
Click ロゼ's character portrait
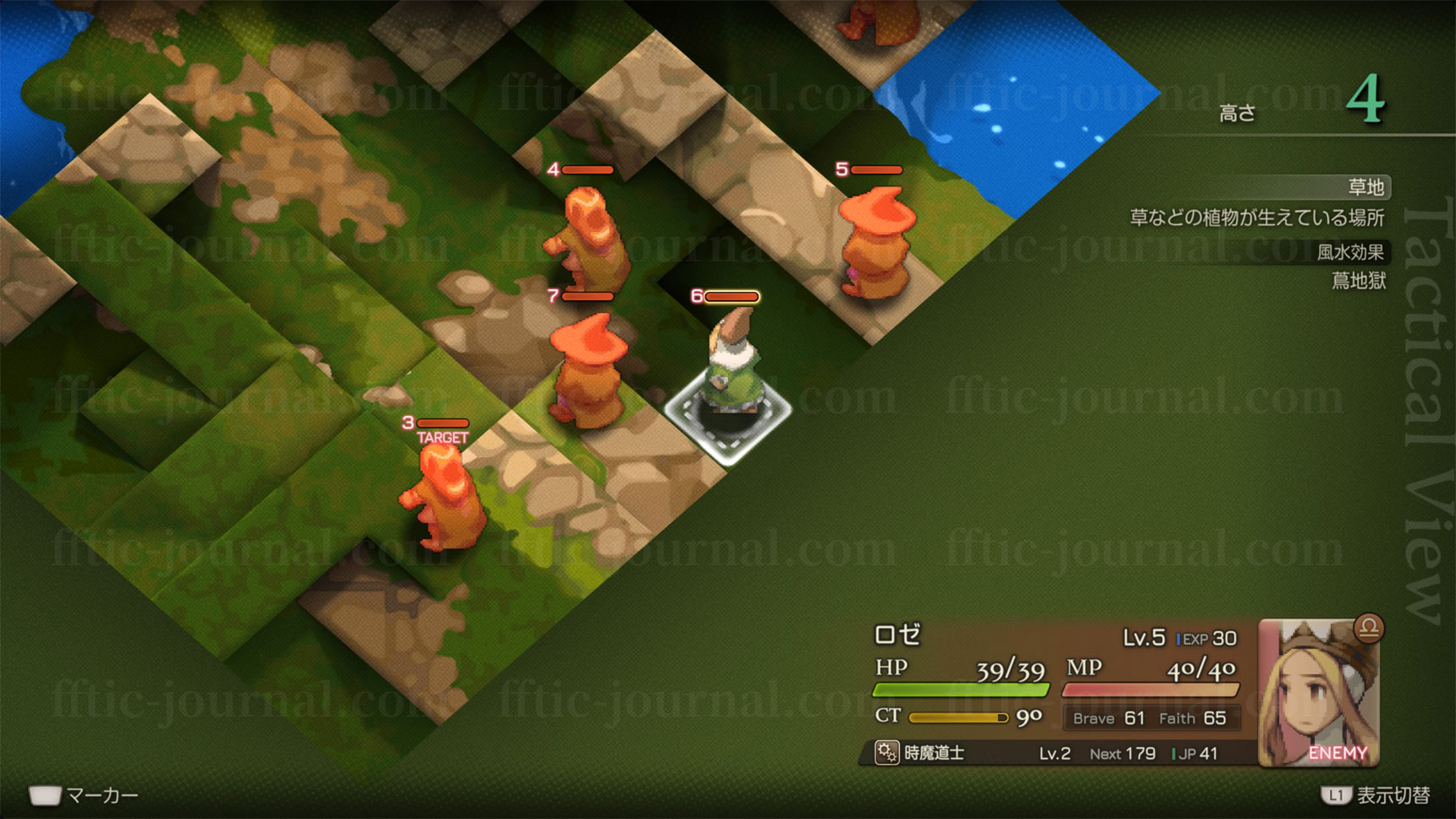point(1317,694)
